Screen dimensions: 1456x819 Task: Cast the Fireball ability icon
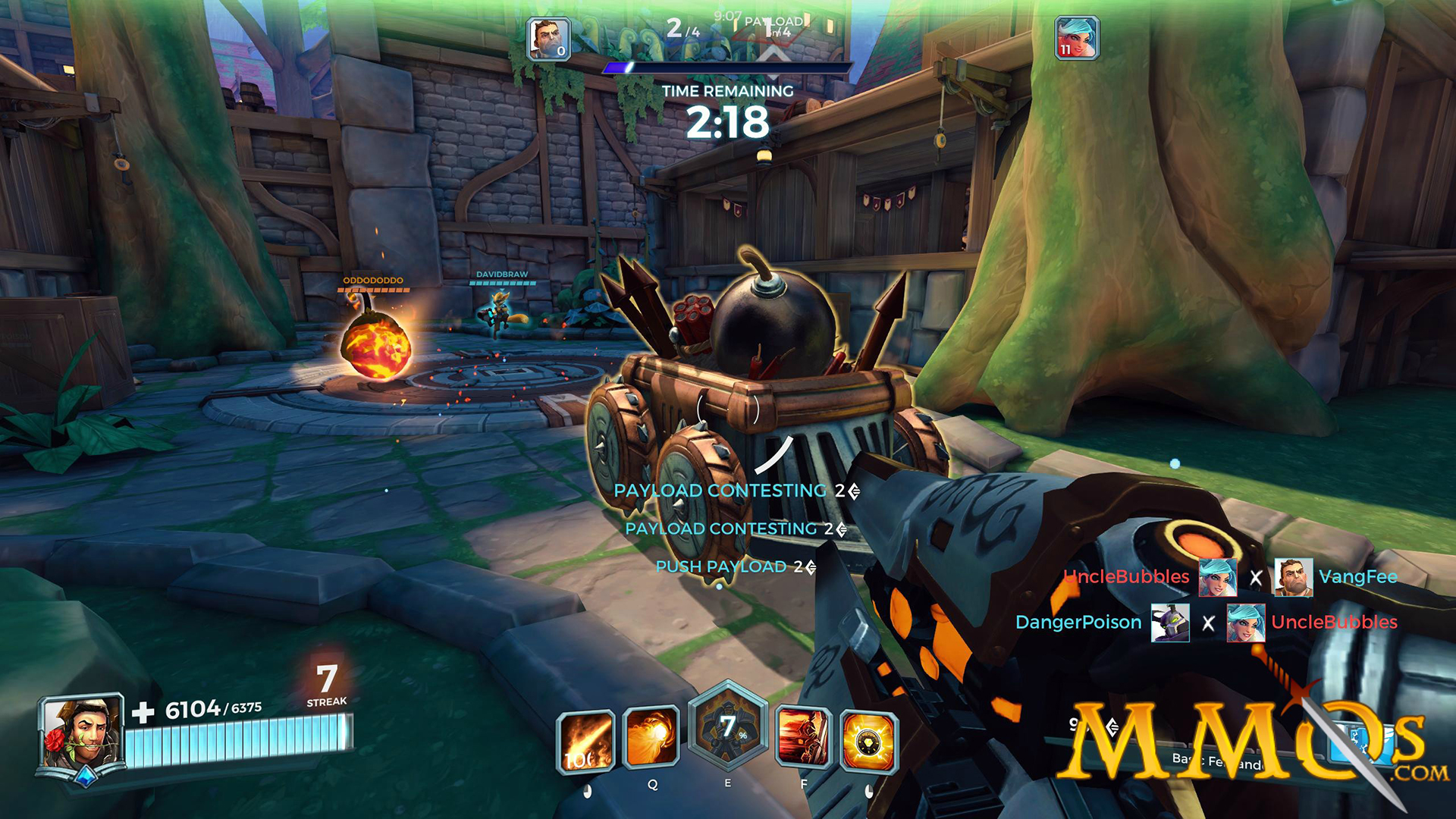(651, 736)
